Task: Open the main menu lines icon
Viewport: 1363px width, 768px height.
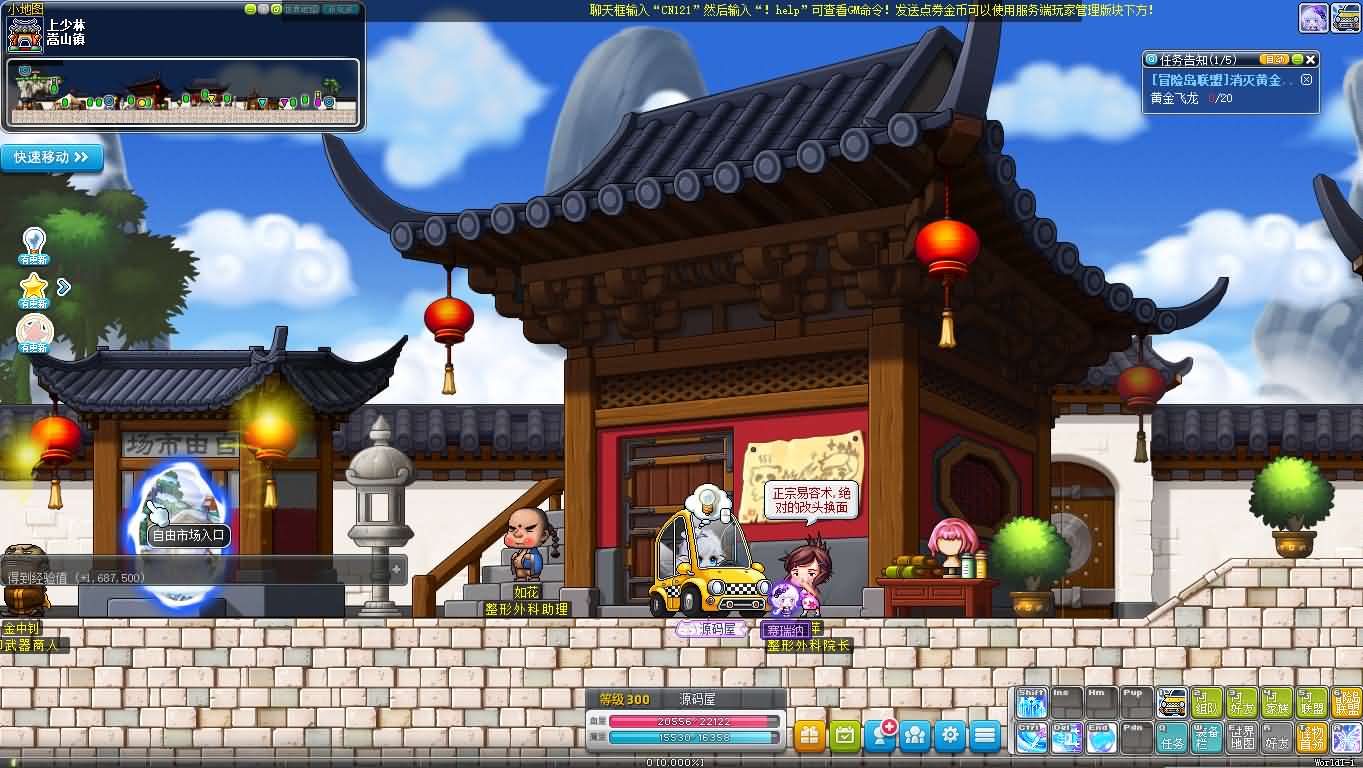Action: tap(985, 734)
